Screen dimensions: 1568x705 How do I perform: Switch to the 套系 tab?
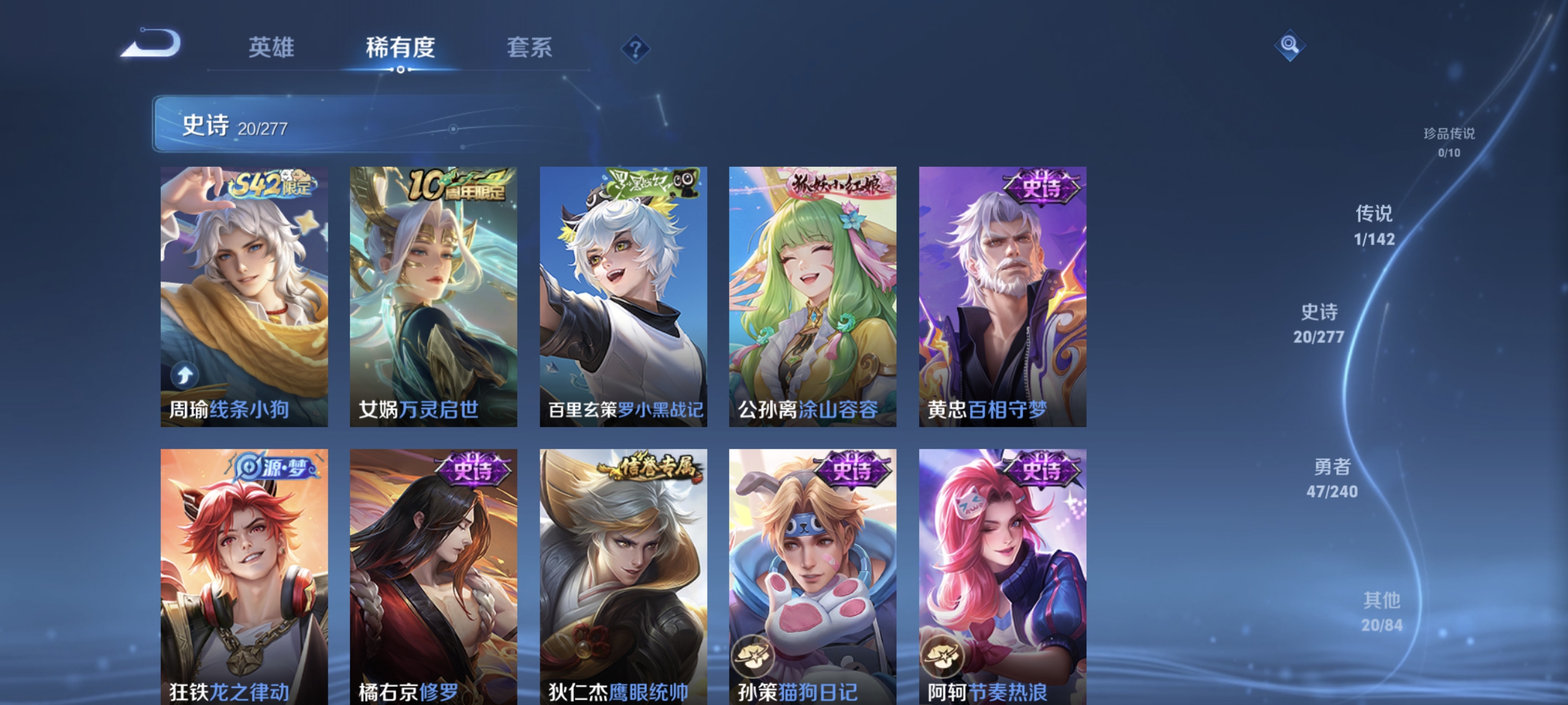tap(531, 48)
